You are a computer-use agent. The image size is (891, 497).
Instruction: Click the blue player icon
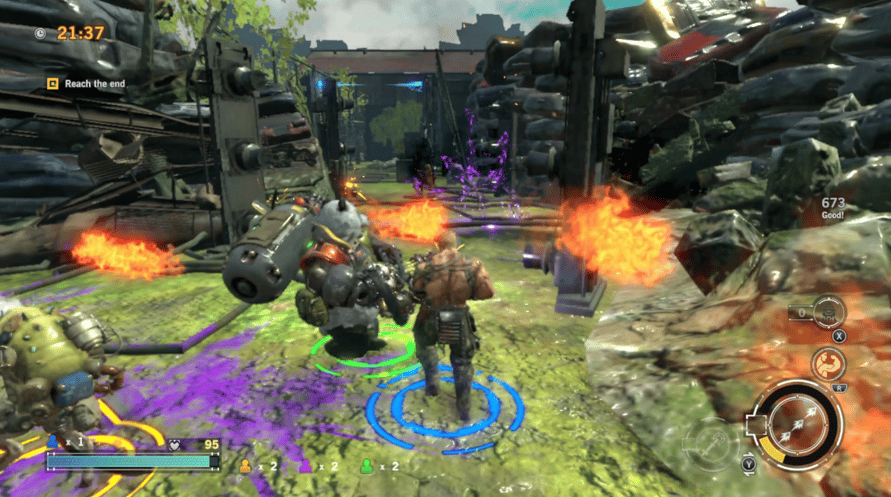(x=53, y=440)
